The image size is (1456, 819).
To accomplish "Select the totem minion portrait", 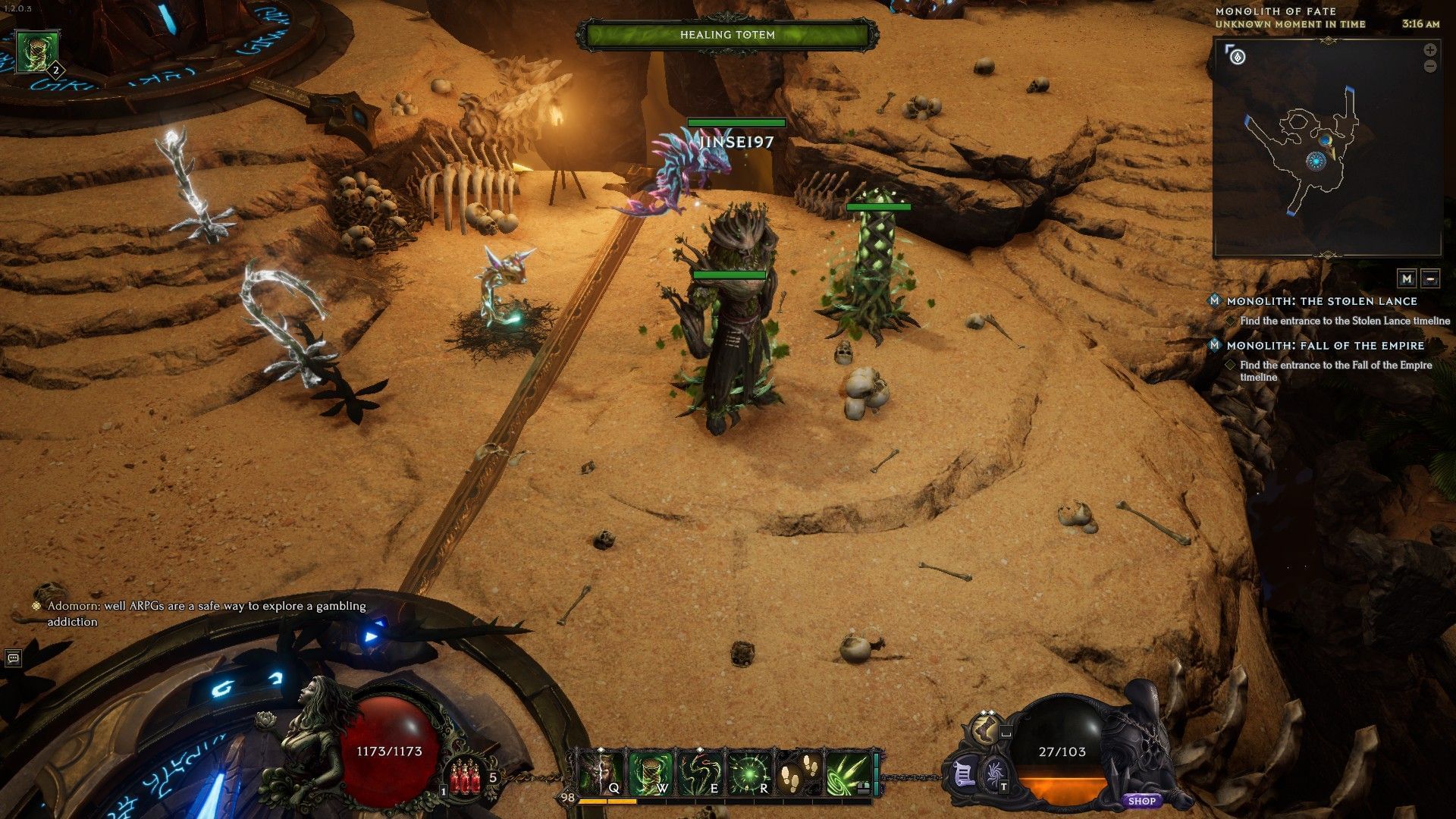I will (37, 52).
